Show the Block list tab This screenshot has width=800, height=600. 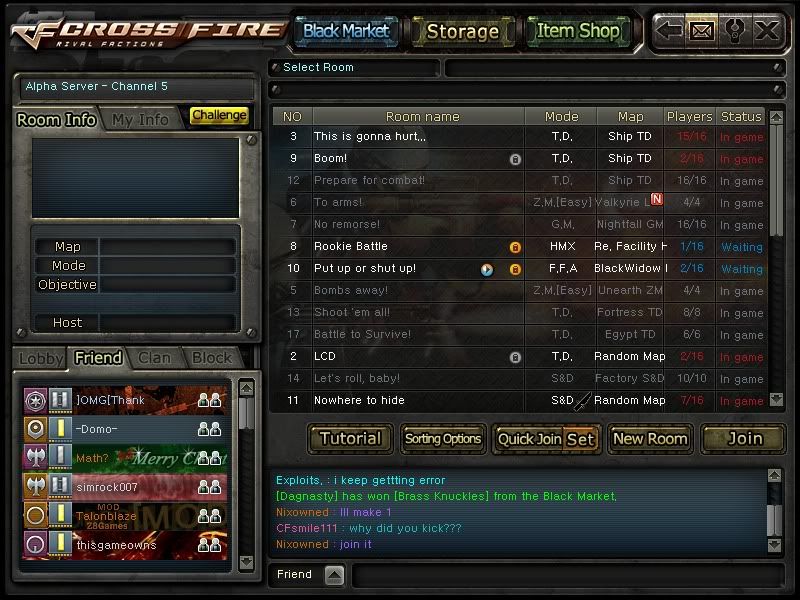pyautogui.click(x=212, y=357)
